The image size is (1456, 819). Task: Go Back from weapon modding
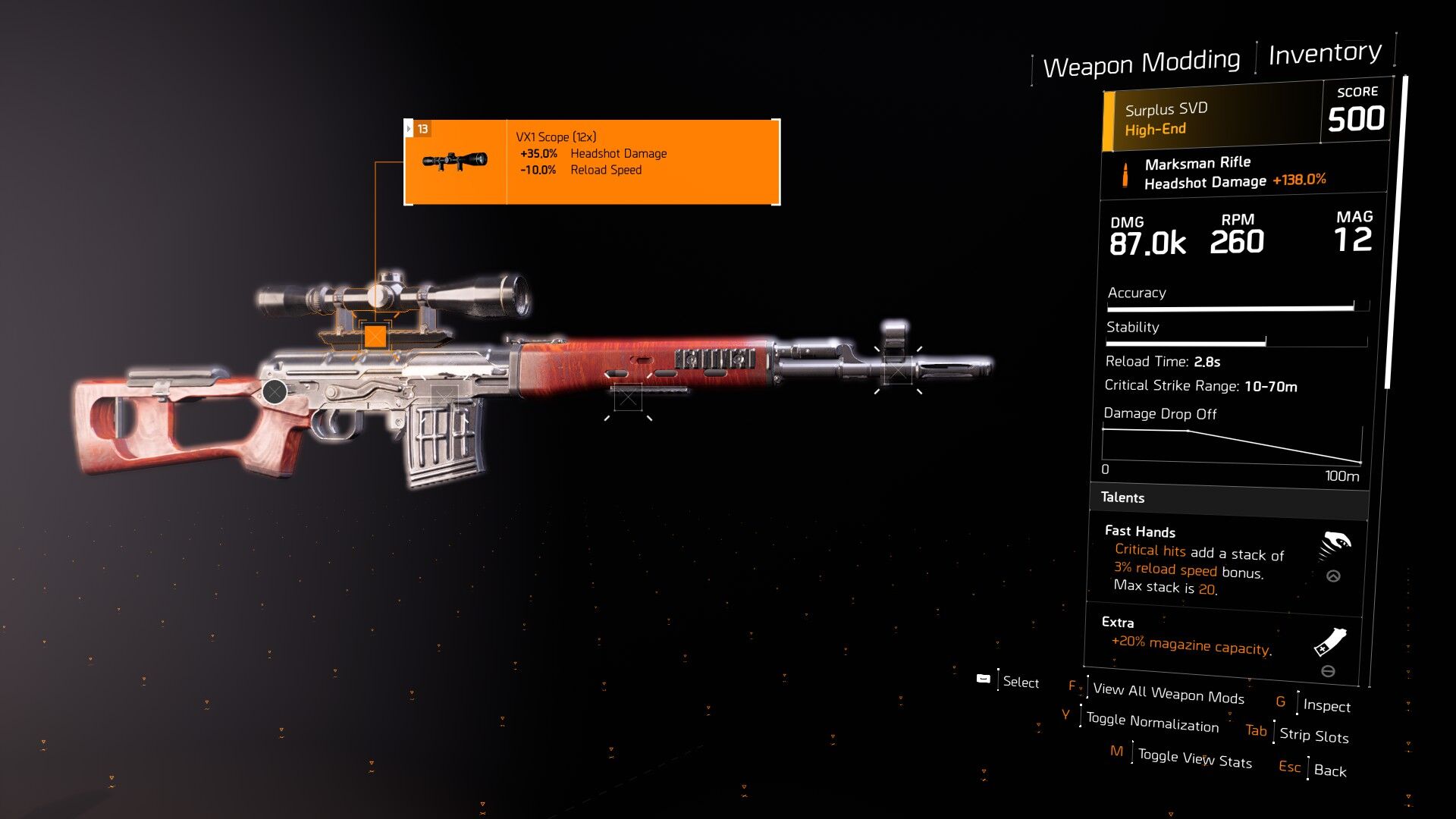(x=1329, y=770)
